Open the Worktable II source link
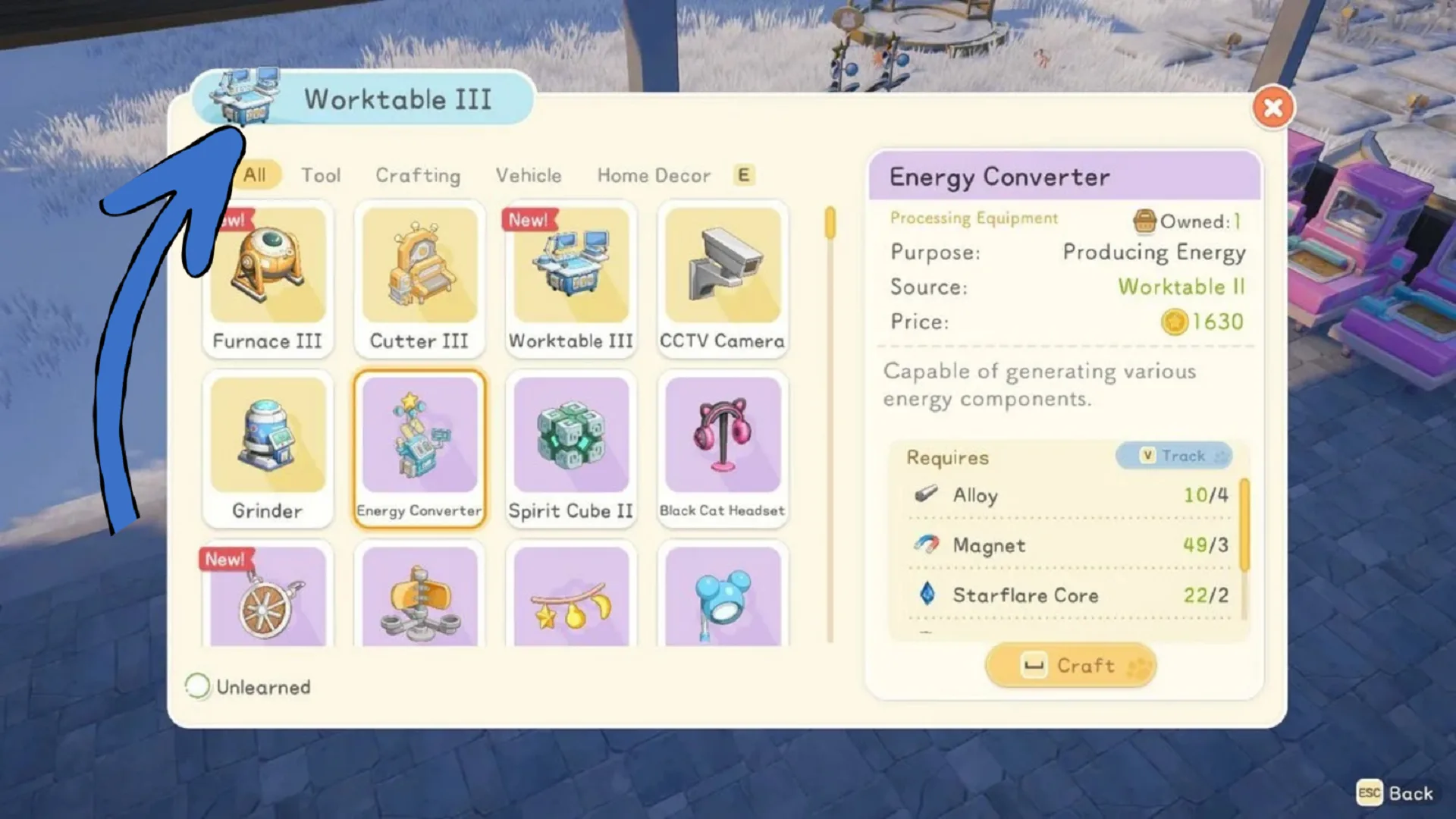This screenshot has height=819, width=1456. coord(1181,287)
